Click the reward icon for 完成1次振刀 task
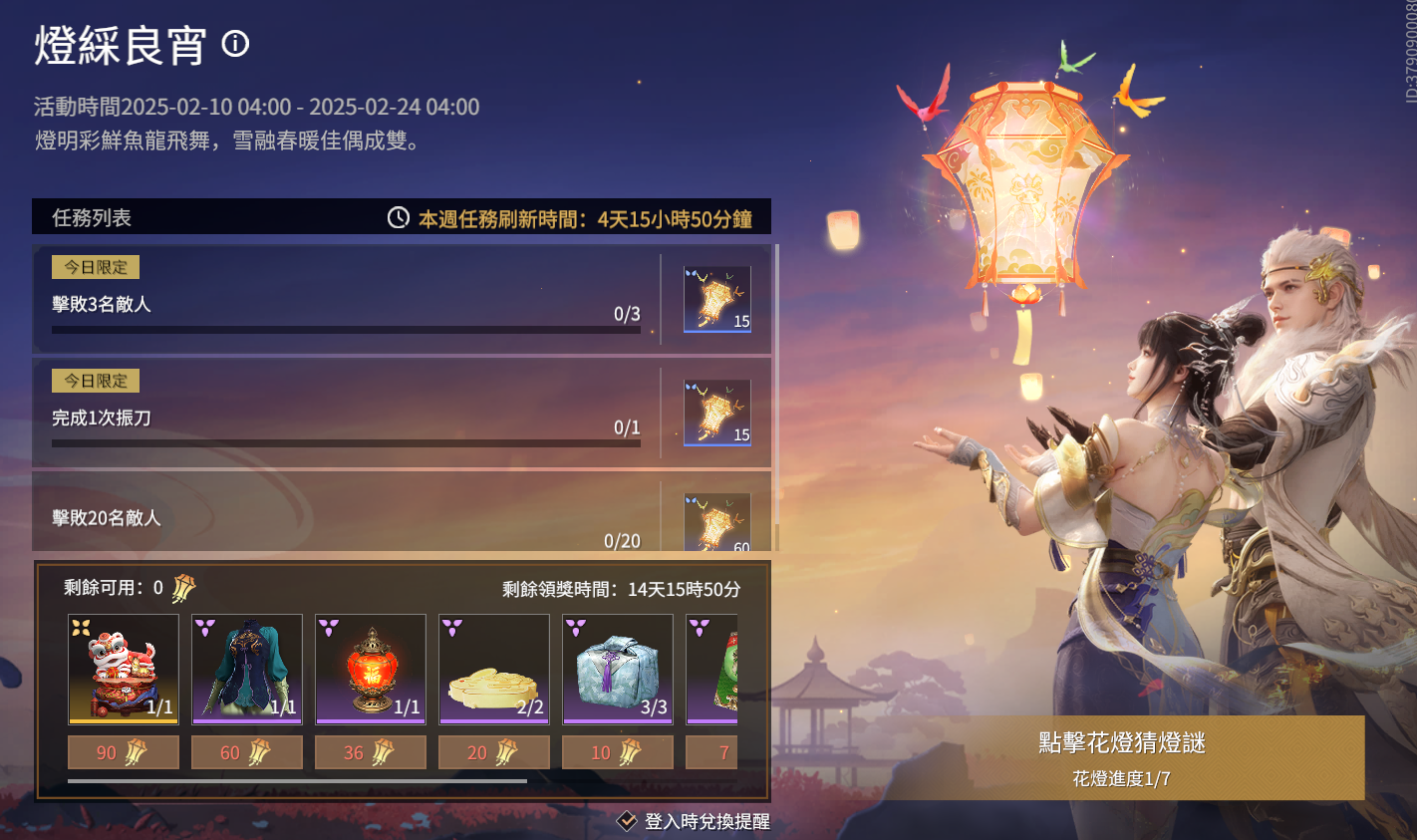The width and height of the screenshot is (1417, 840). point(715,409)
